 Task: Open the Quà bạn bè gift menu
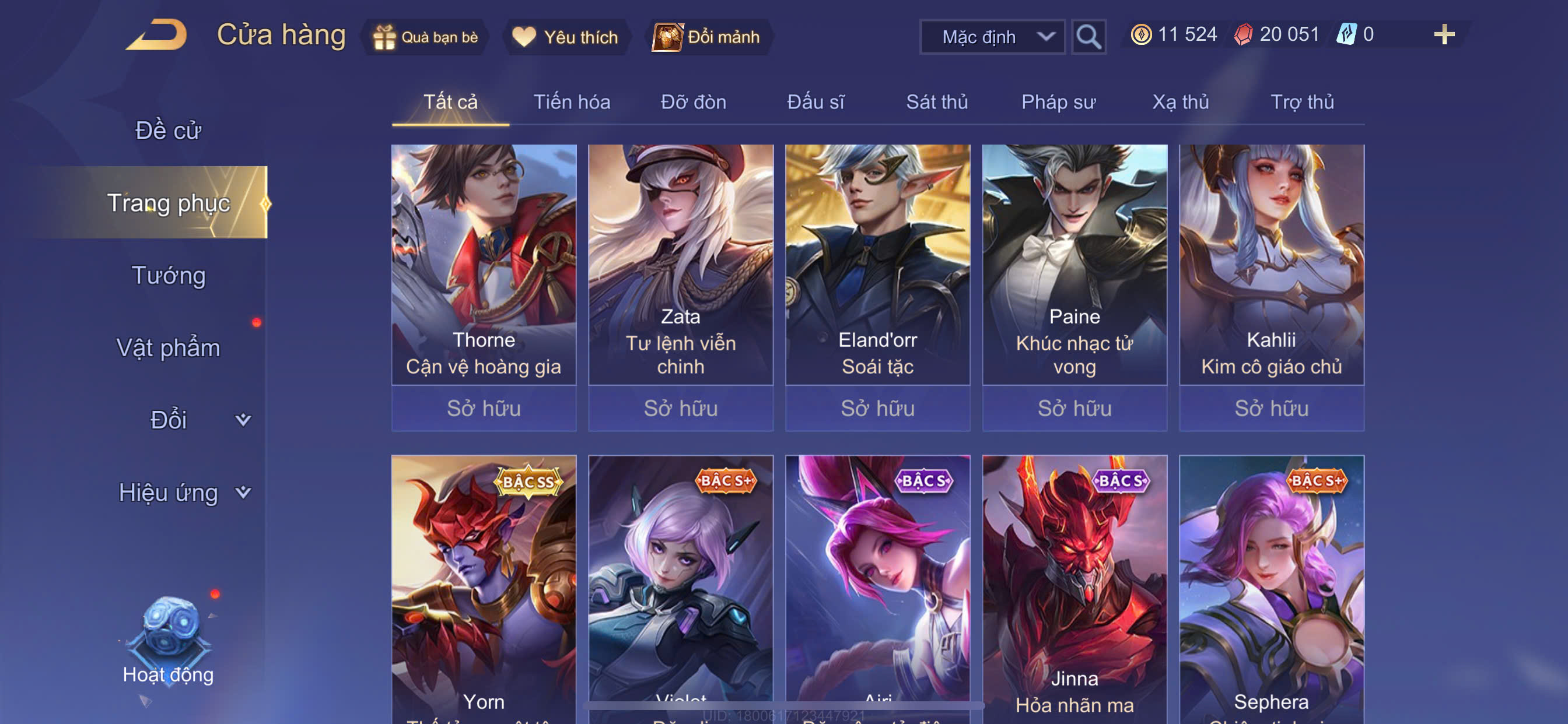click(426, 37)
